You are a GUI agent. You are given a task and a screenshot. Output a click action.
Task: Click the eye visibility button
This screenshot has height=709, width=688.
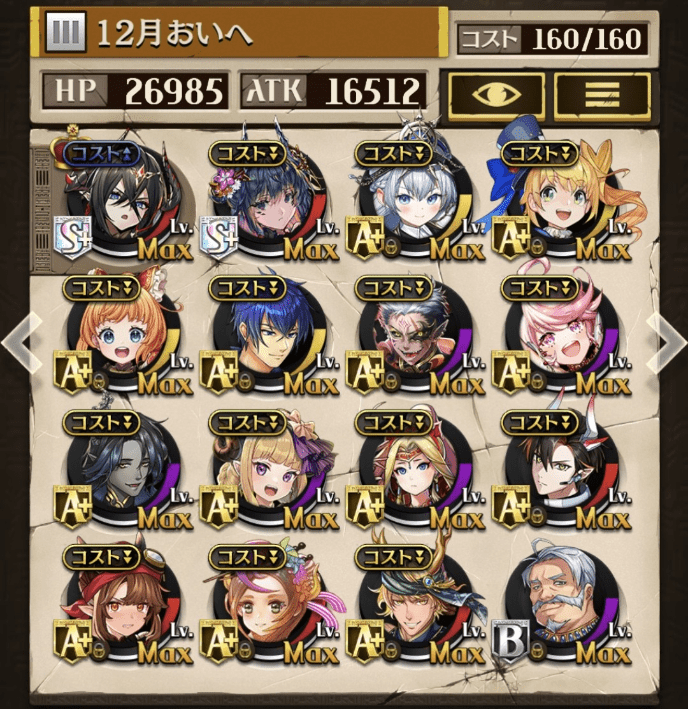pos(495,93)
